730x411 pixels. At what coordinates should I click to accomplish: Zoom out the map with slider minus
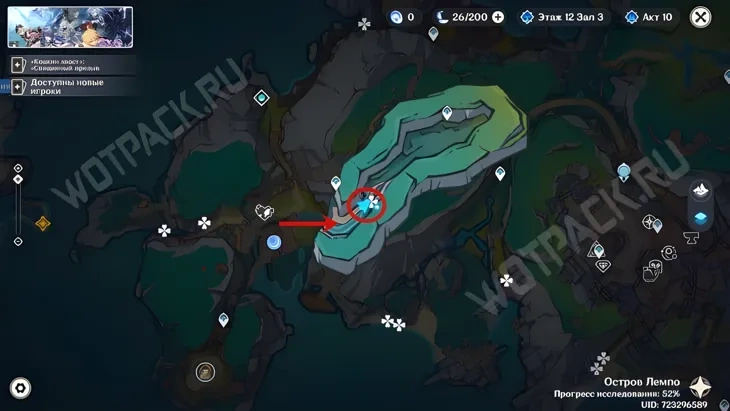point(18,241)
